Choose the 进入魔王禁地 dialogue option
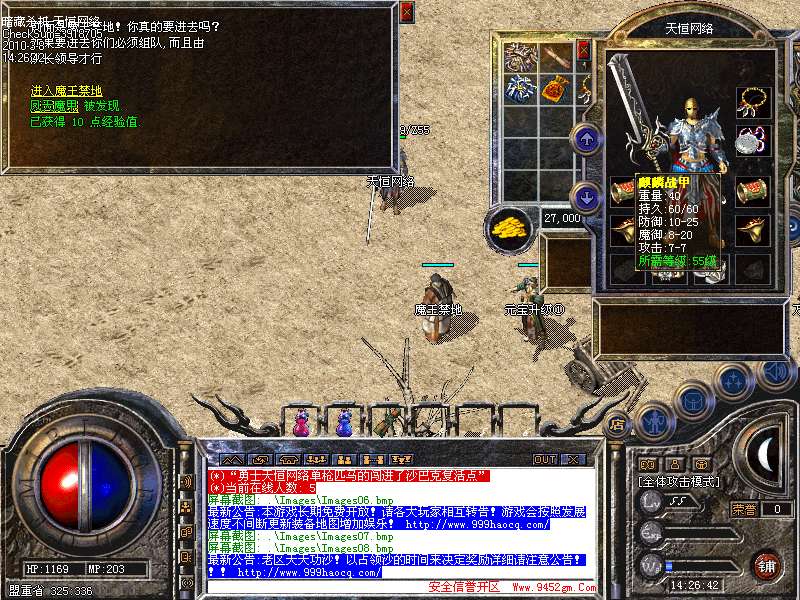The height and width of the screenshot is (600, 800). coord(66,91)
